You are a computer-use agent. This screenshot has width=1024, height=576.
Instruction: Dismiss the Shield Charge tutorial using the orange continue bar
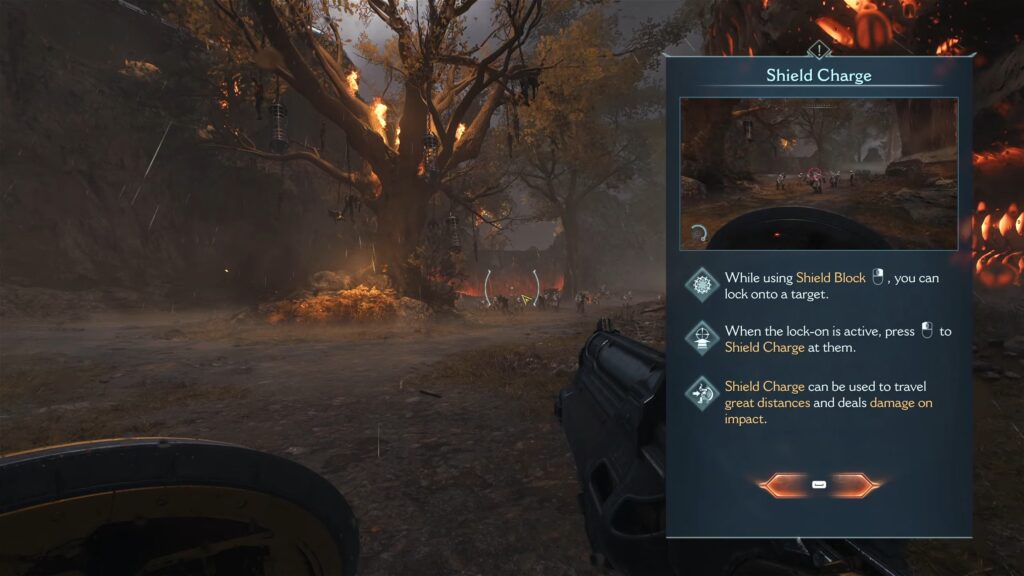coord(819,485)
